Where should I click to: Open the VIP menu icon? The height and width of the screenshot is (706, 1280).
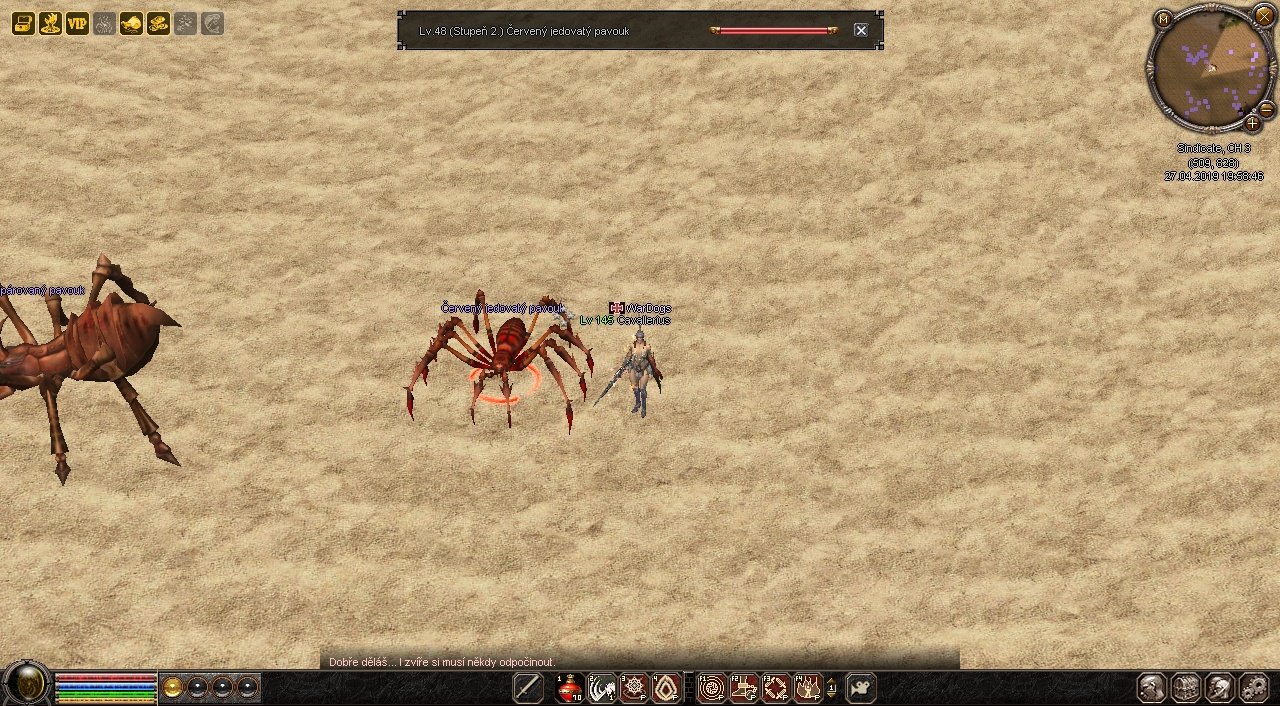pyautogui.click(x=77, y=24)
